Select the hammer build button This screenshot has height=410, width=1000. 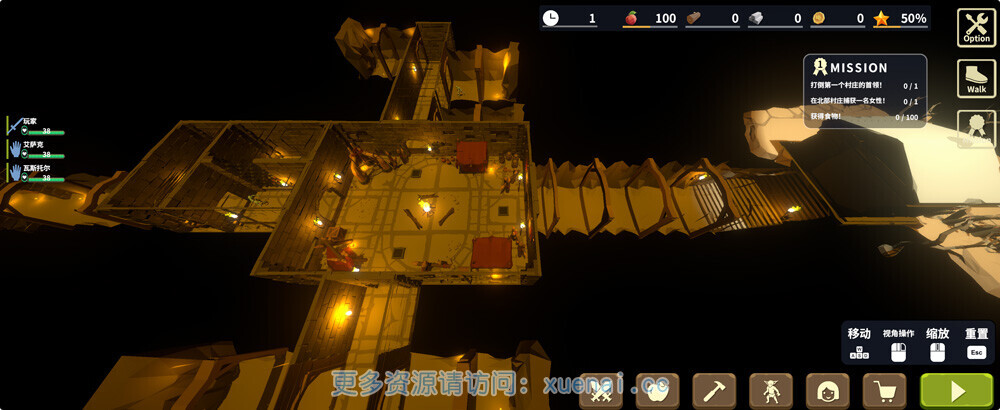[714, 390]
